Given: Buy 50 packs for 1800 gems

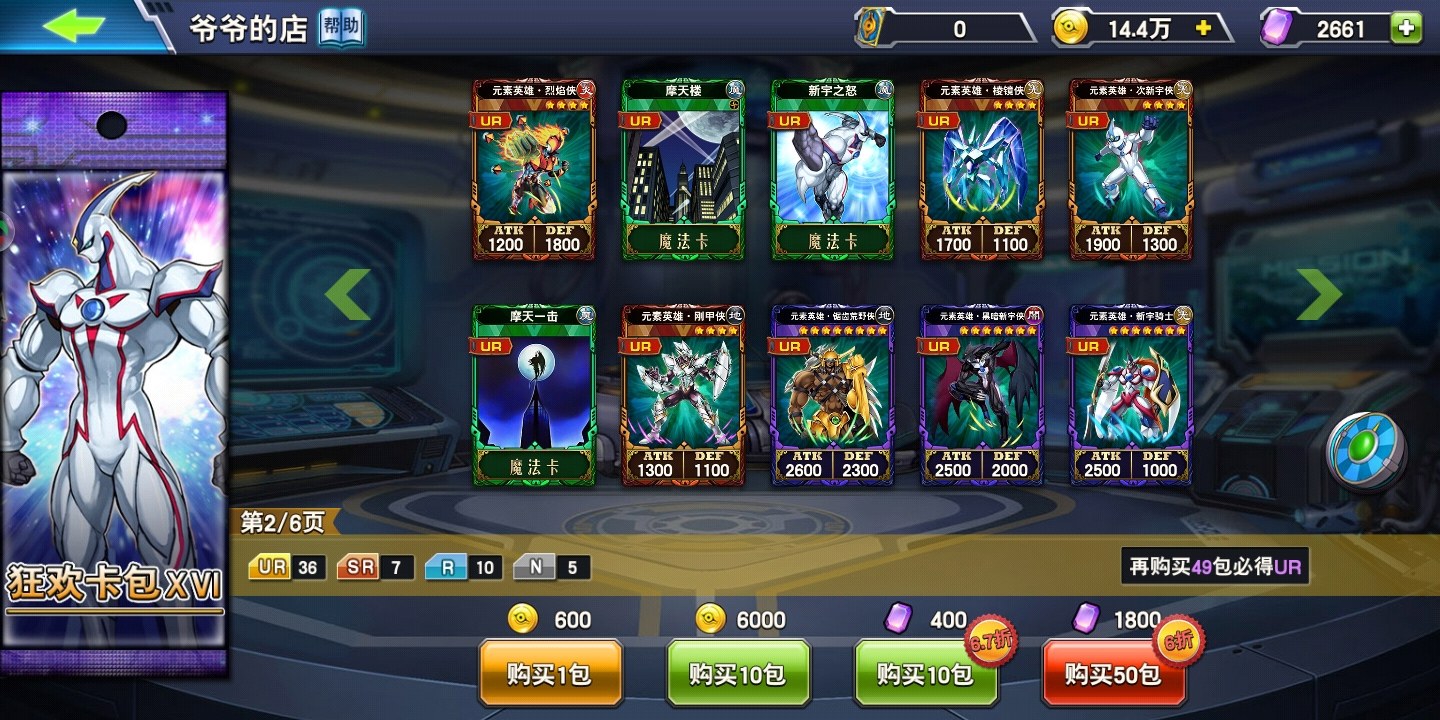Looking at the screenshot, I should [x=1113, y=674].
